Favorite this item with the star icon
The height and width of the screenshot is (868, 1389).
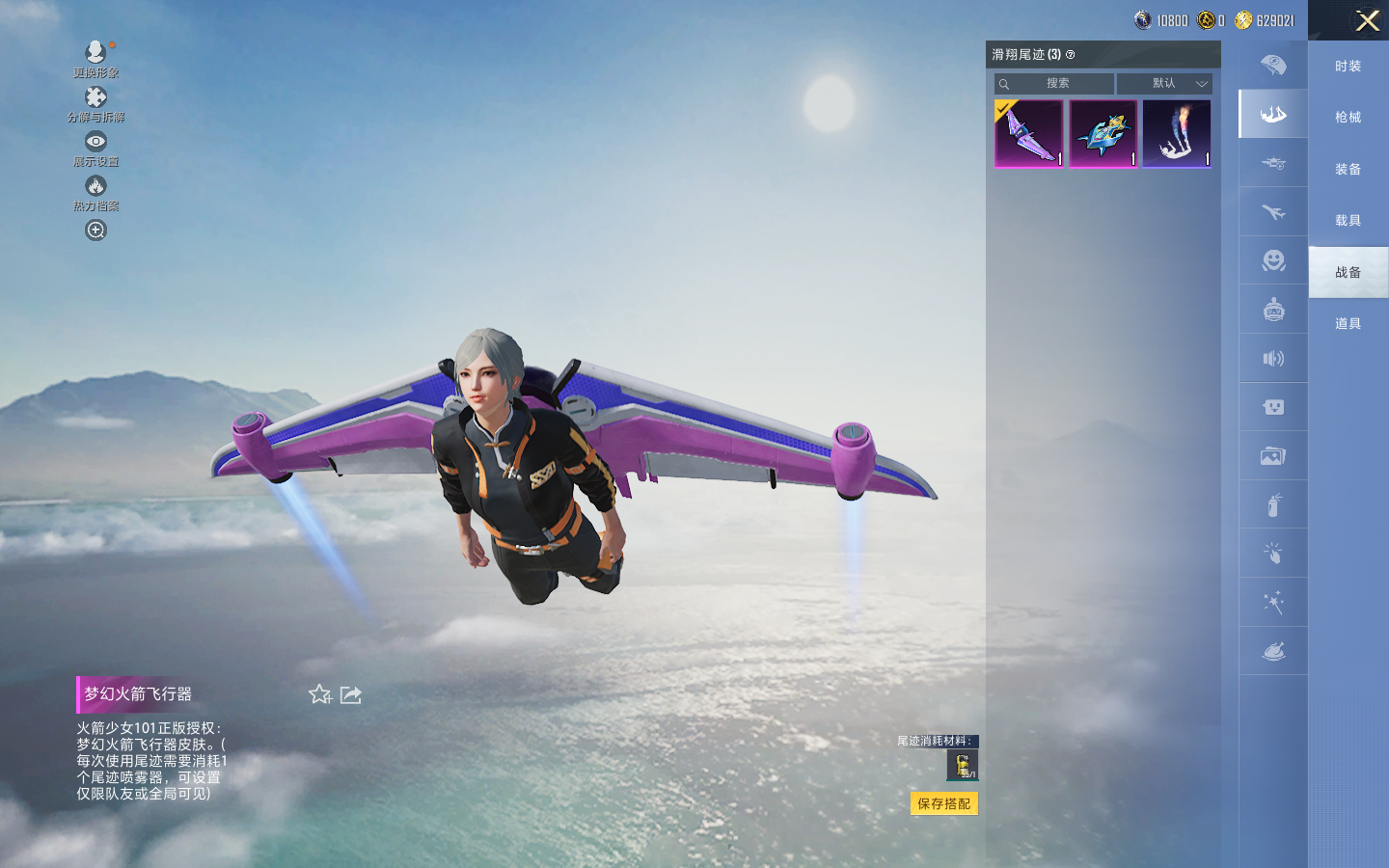click(x=319, y=694)
